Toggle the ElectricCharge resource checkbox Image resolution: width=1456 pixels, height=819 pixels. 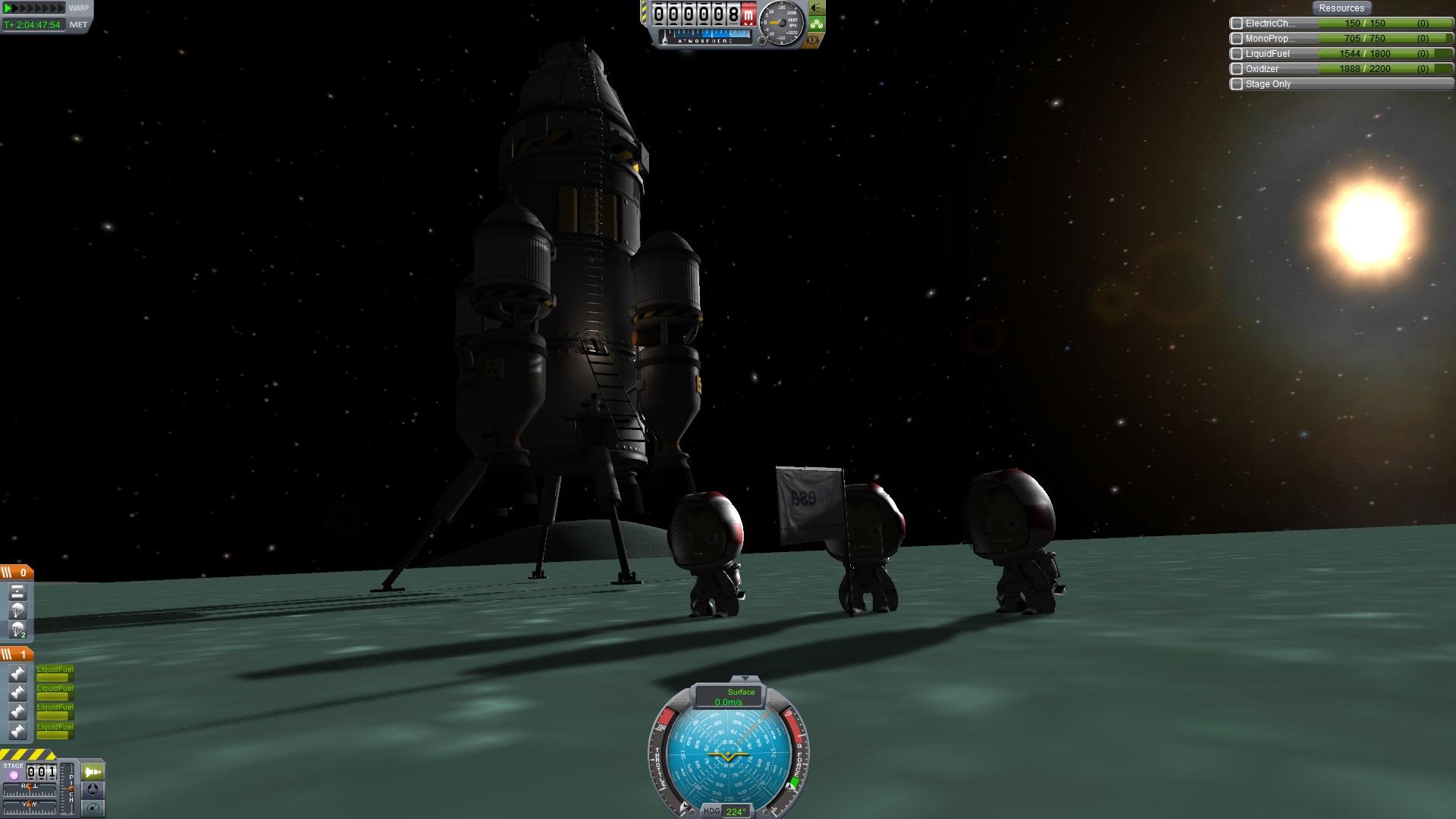[x=1237, y=24]
